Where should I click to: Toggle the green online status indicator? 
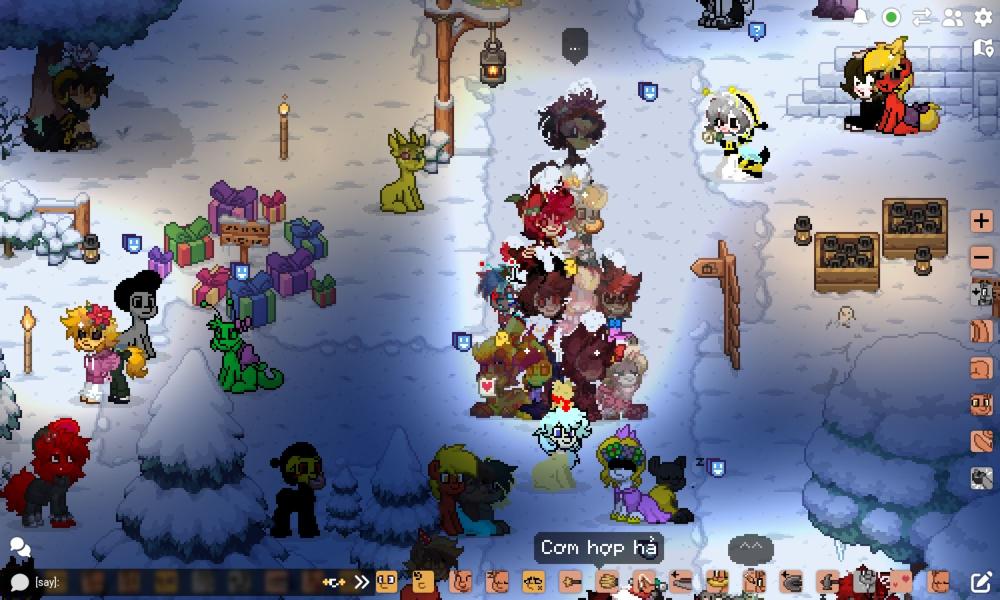click(x=891, y=17)
